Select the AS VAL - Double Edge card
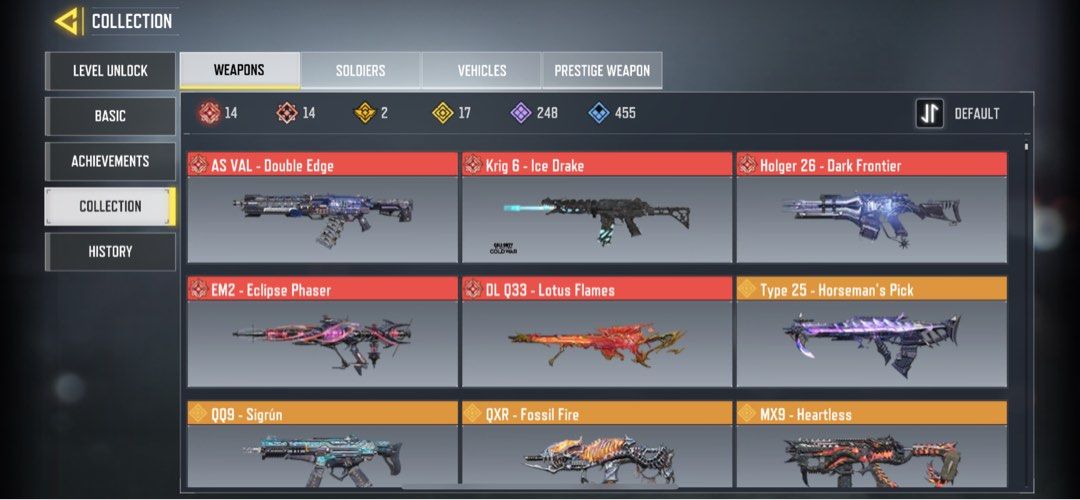 click(x=322, y=208)
